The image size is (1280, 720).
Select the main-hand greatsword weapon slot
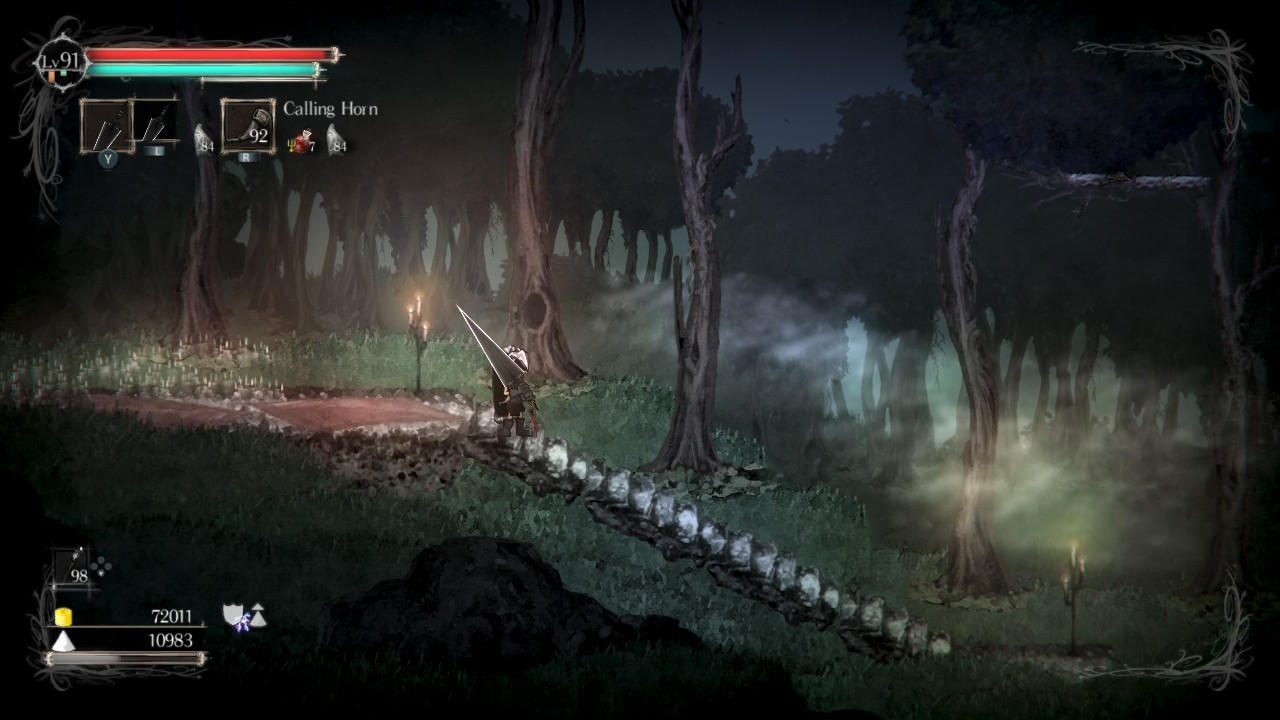pyautogui.click(x=107, y=125)
